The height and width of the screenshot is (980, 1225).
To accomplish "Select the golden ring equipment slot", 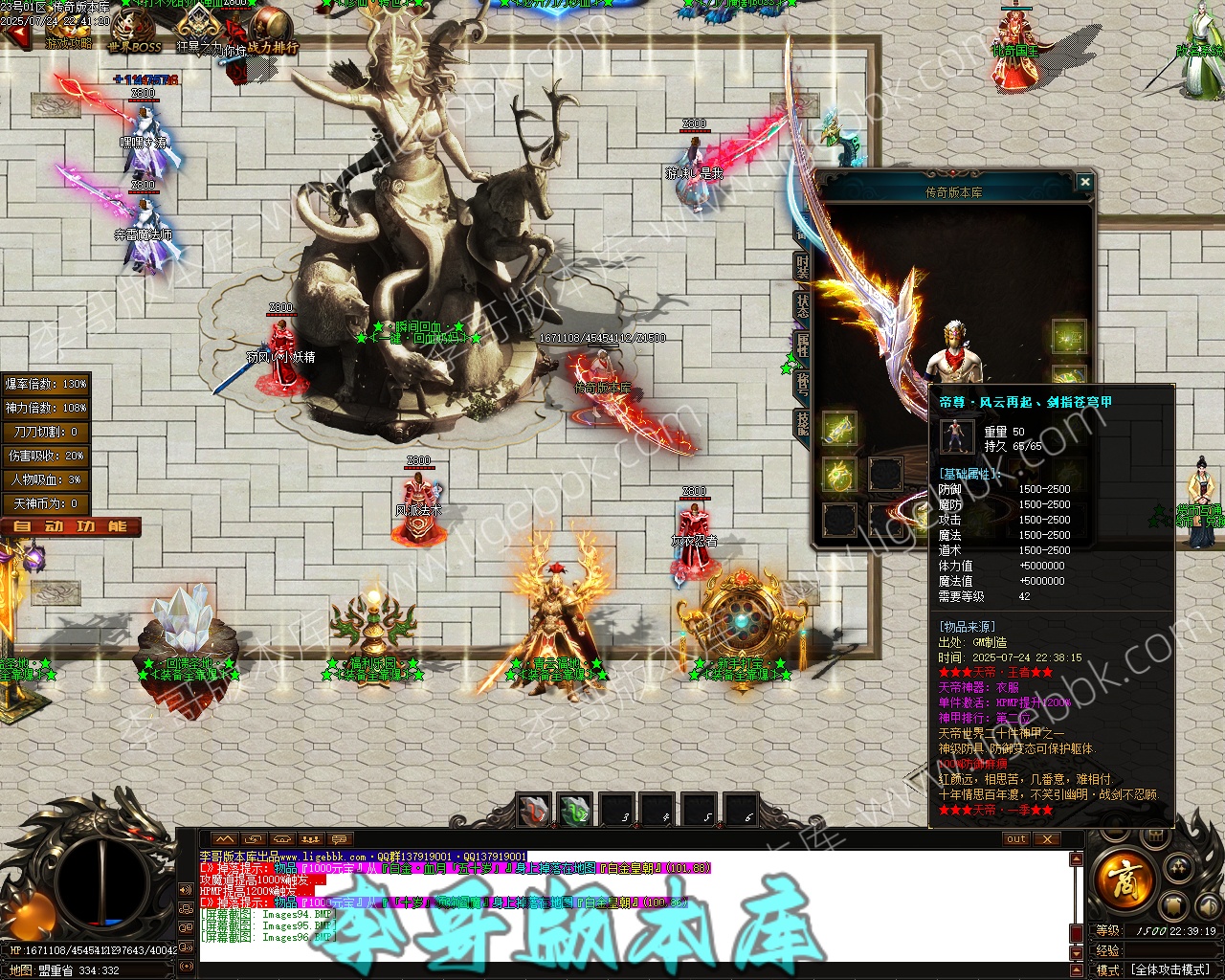I will (x=839, y=474).
